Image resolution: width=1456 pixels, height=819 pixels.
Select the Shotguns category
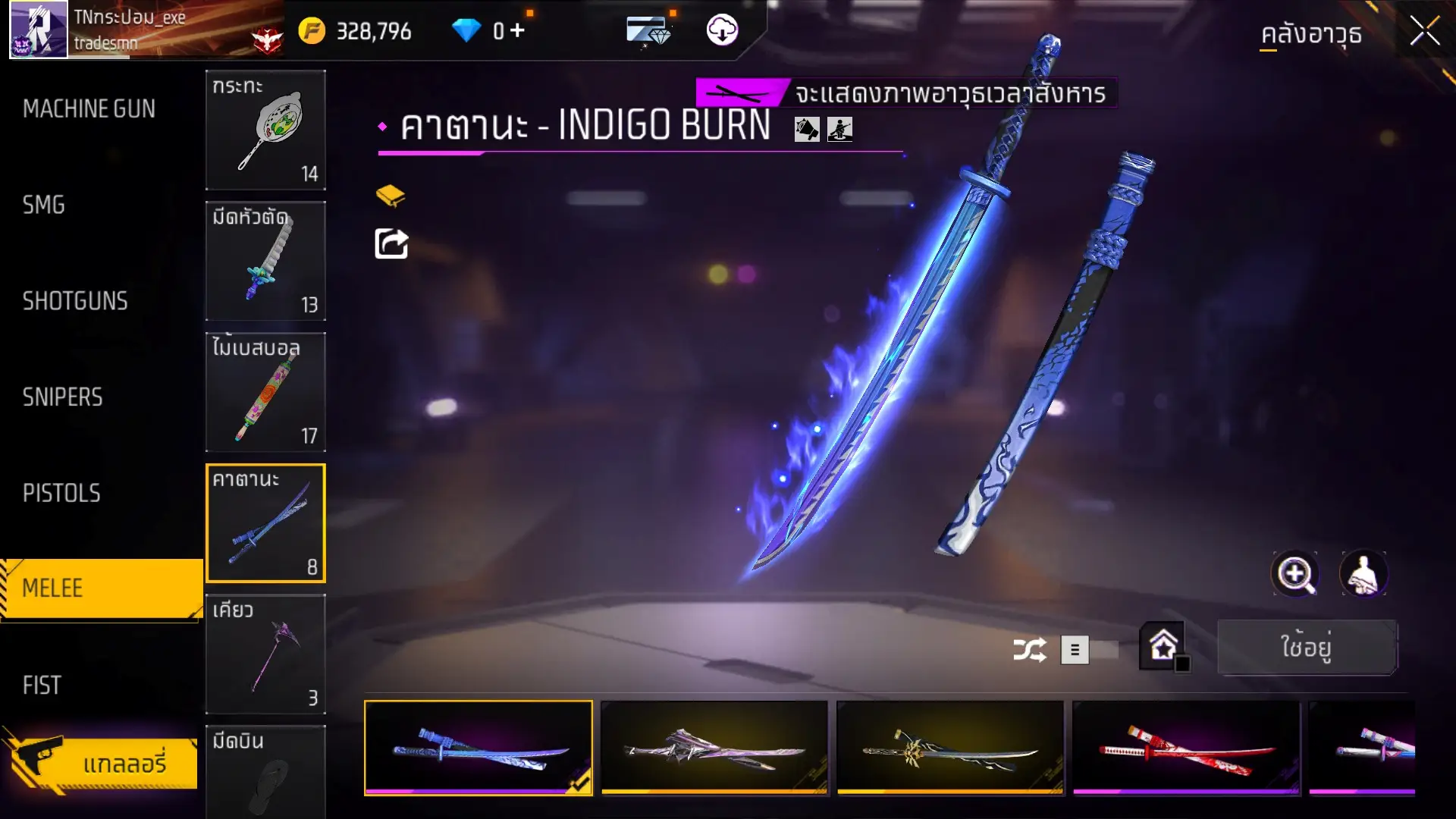[x=75, y=301]
